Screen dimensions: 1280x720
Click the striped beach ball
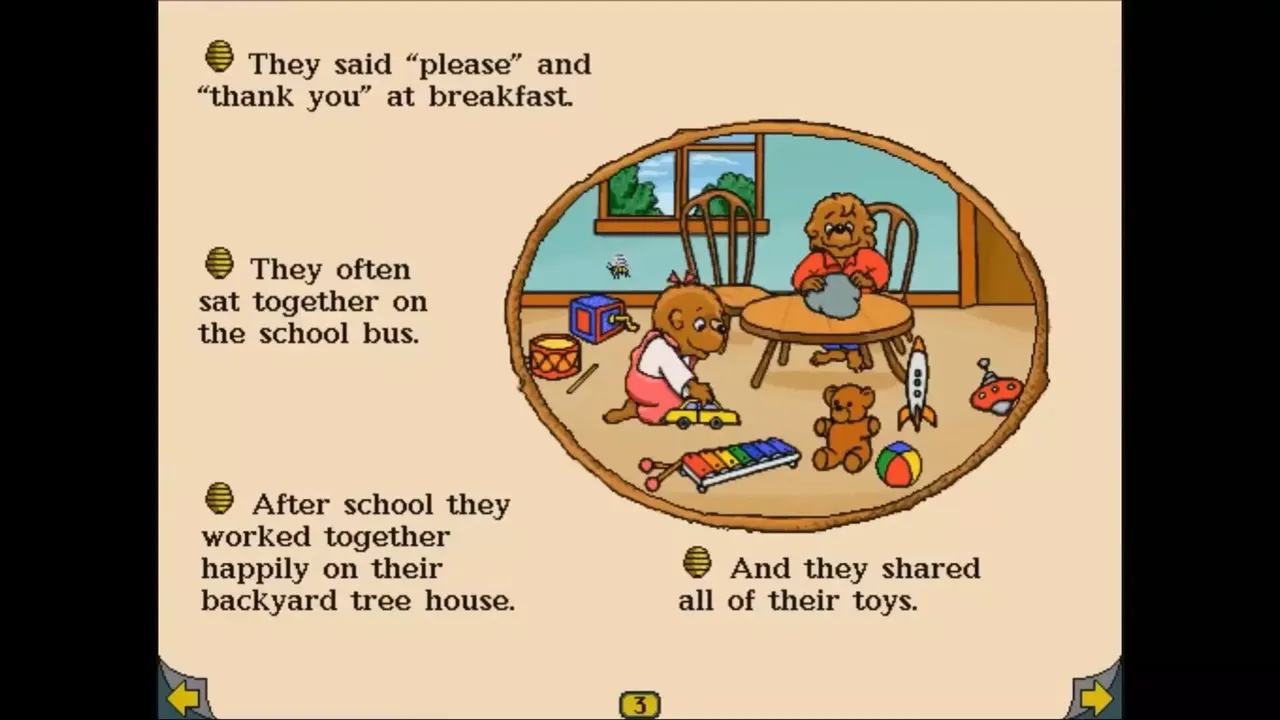click(899, 463)
